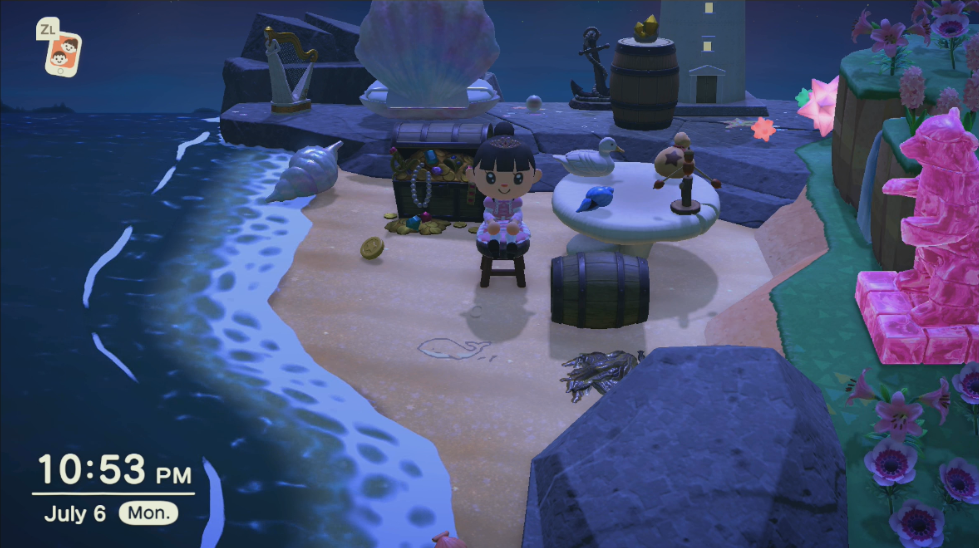Image resolution: width=979 pixels, height=548 pixels.
Task: Open the NookPhone icon
Action: coord(63,50)
